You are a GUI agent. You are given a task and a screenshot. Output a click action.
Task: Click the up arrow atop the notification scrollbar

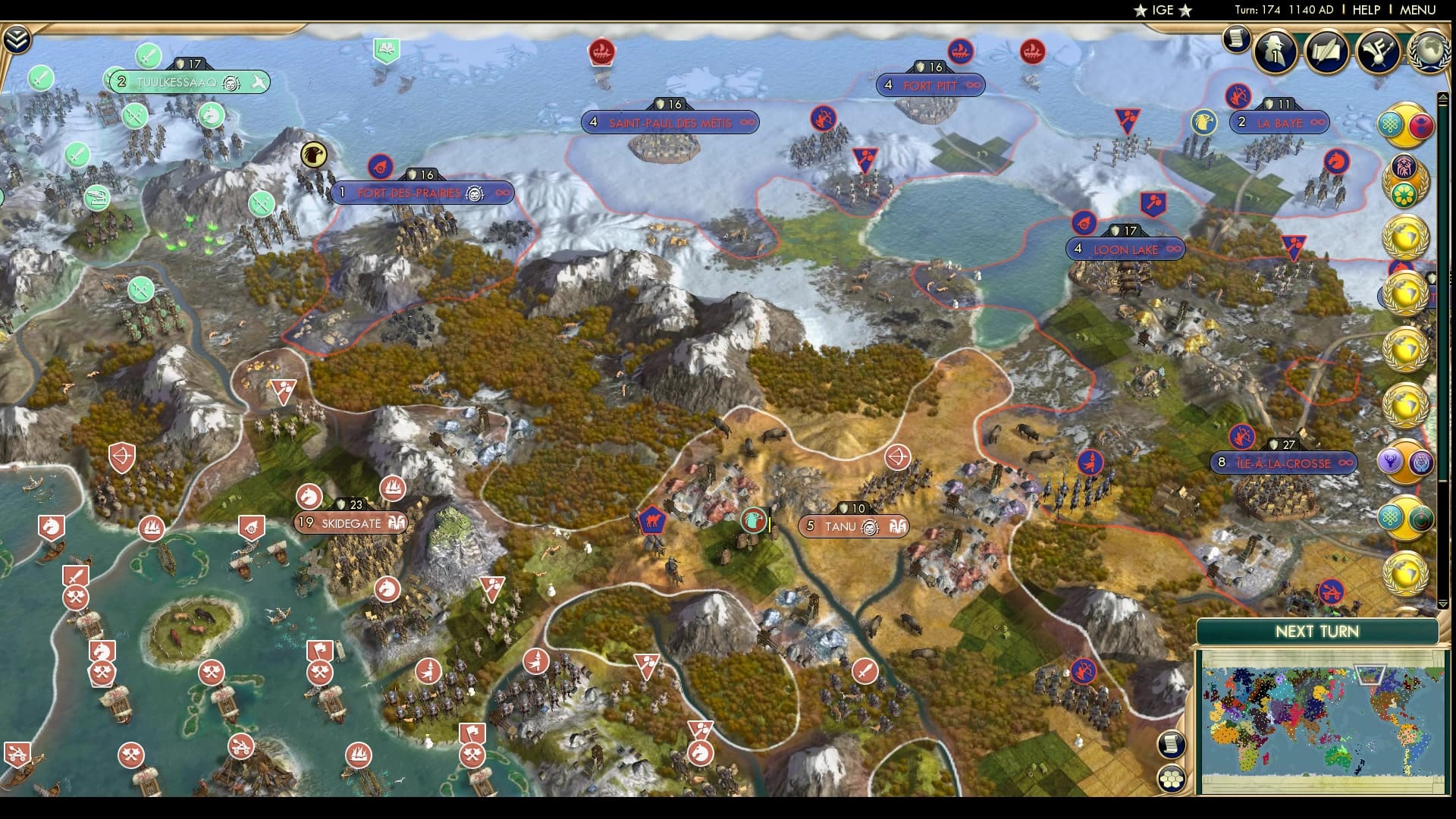pyautogui.click(x=1444, y=95)
